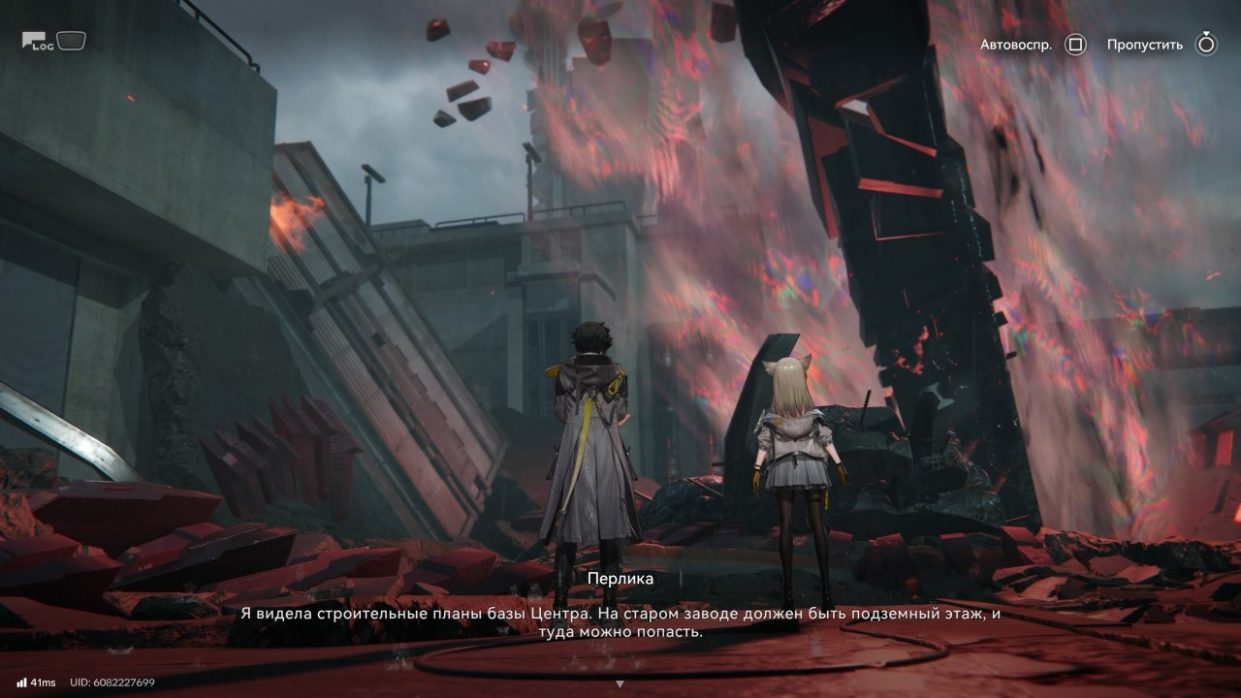Viewport: 1241px width, 698px height.
Task: Skip the cutscene with Пропустить
Action: click(1205, 45)
